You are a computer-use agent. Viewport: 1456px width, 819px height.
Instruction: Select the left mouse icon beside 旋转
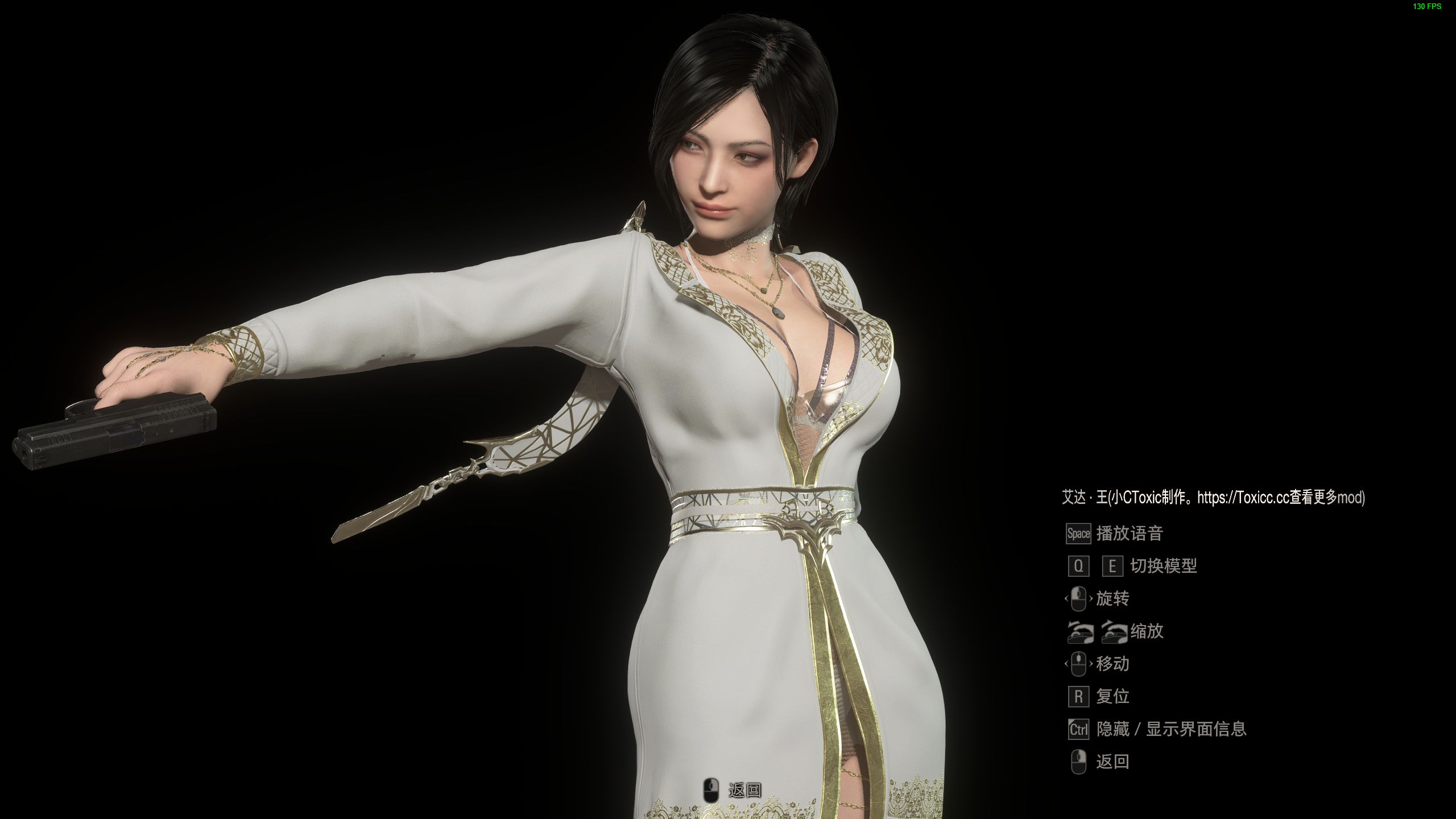1079,599
